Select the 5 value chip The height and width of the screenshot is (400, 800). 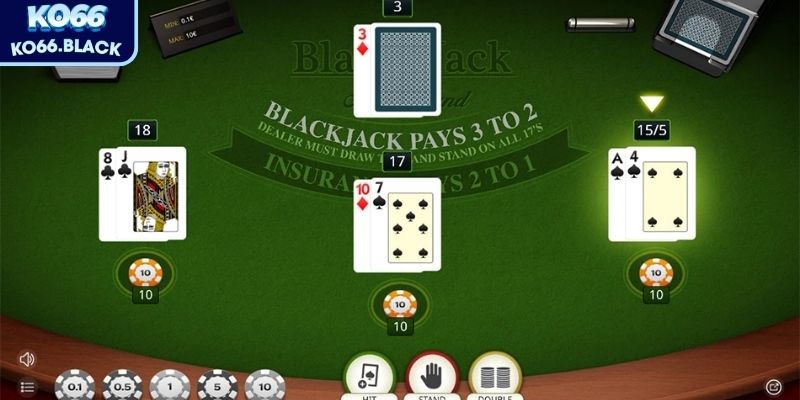tap(217, 387)
